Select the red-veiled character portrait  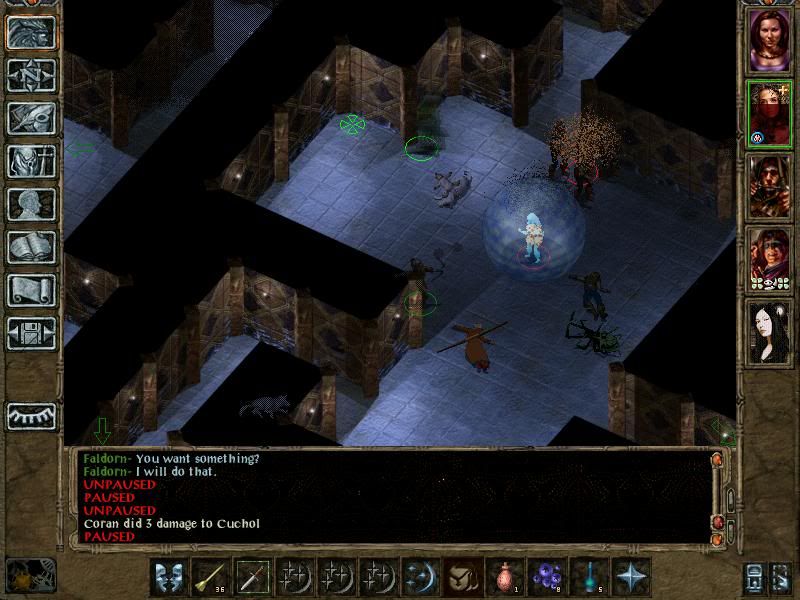[769, 115]
